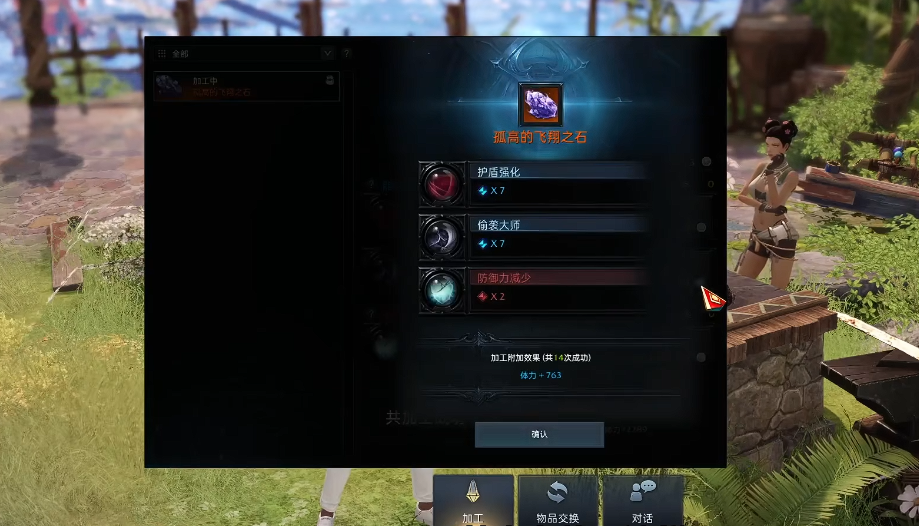
Task: Click the 护盾强化 red engraving icon
Action: point(442,184)
